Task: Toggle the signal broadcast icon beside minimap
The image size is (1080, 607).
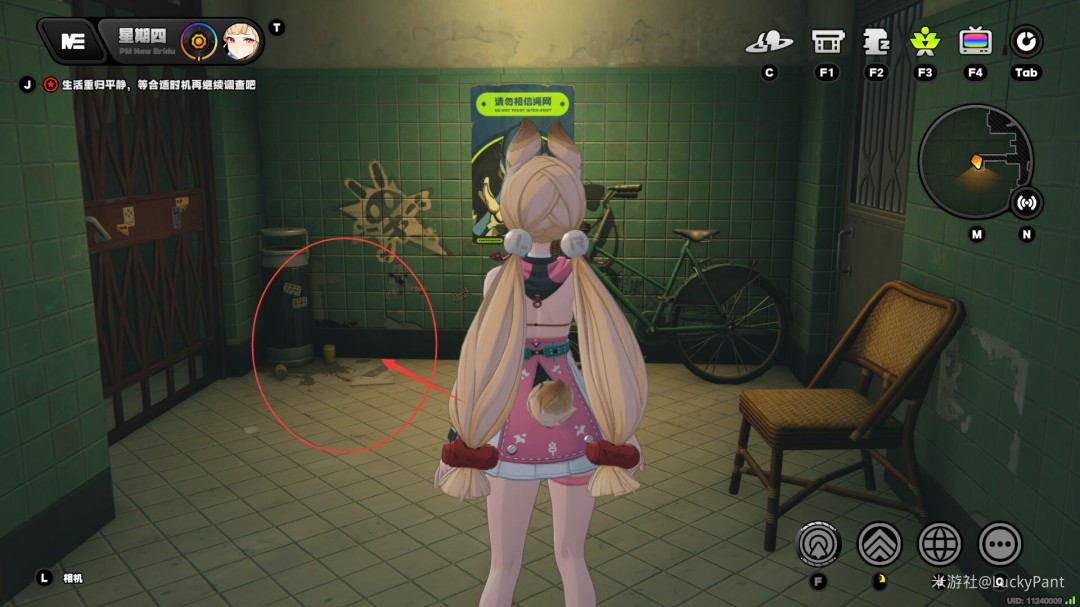Action: pyautogui.click(x=1026, y=203)
